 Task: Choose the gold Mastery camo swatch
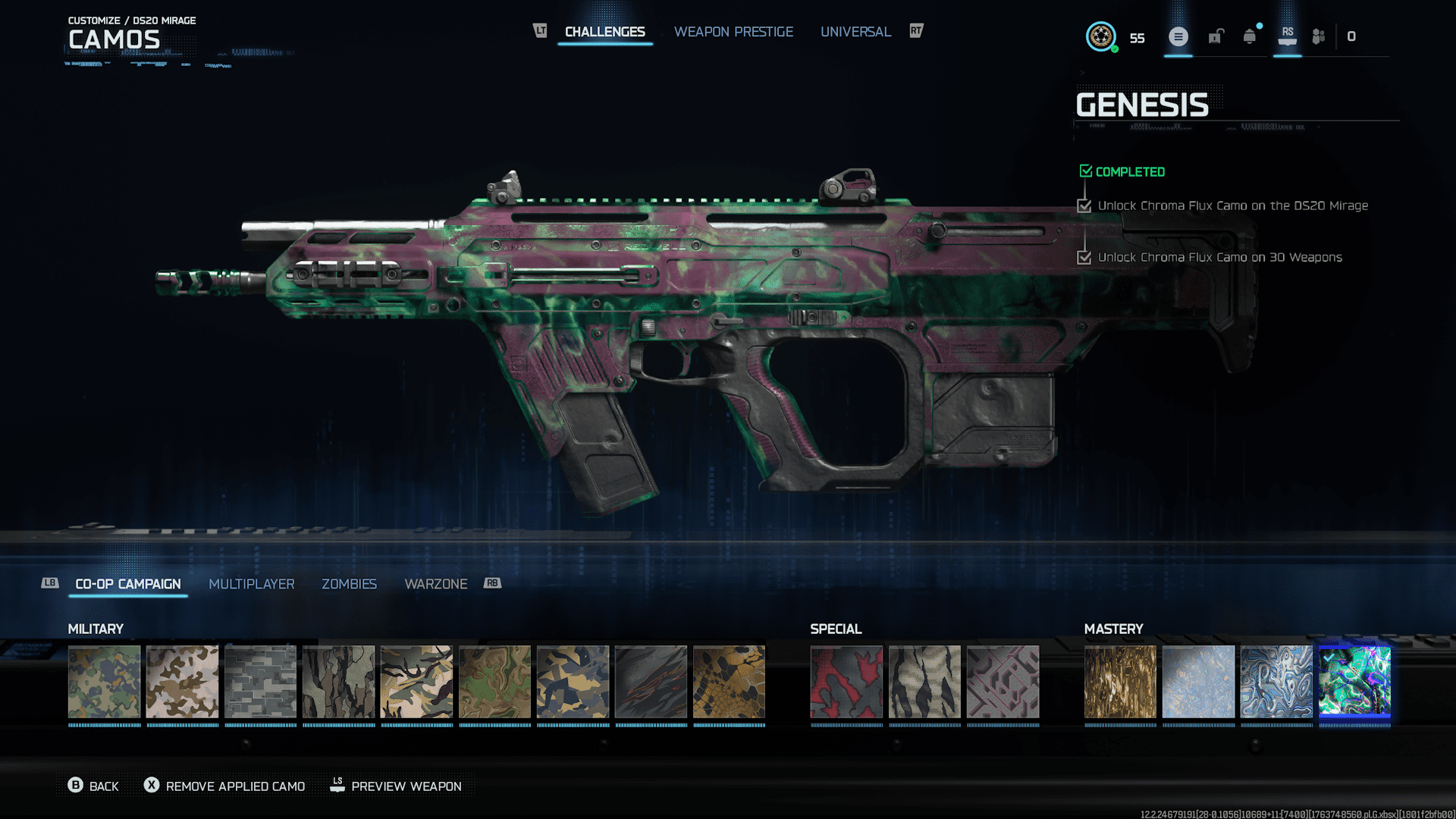[x=1120, y=682]
